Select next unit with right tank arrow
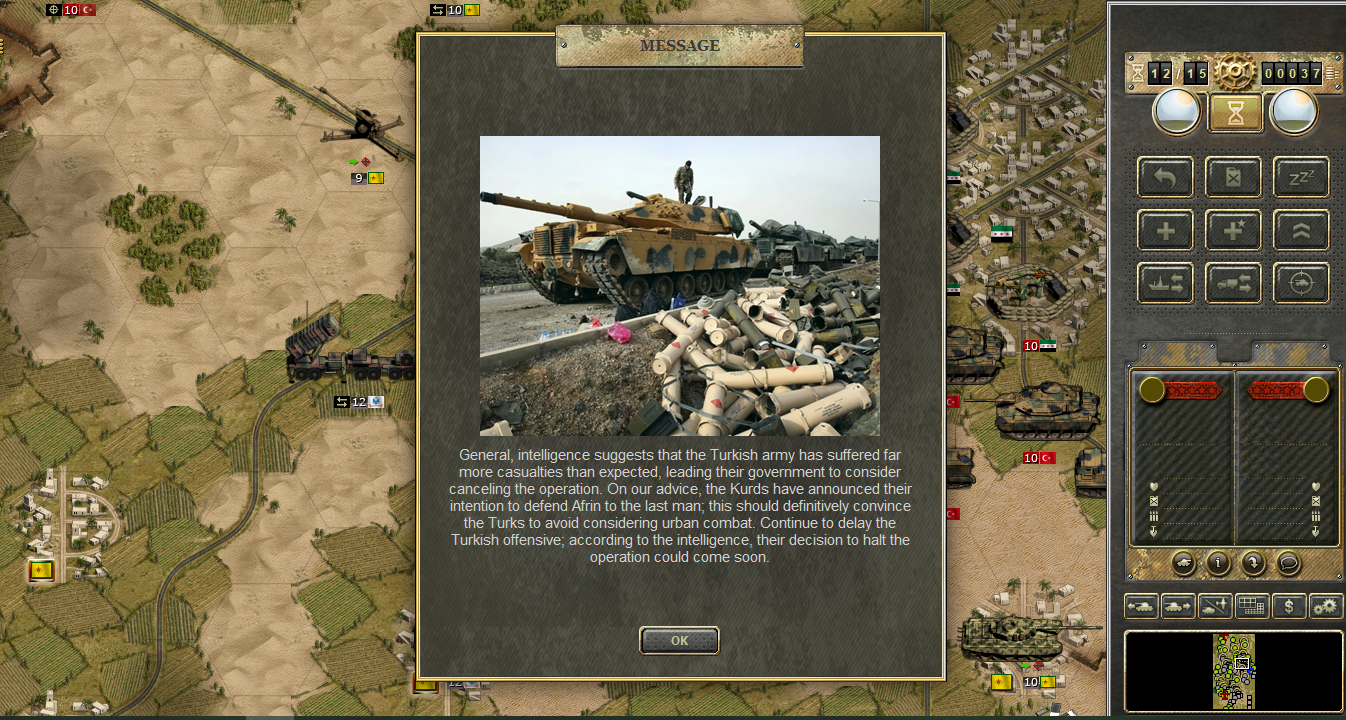The image size is (1346, 720). coord(1178,605)
